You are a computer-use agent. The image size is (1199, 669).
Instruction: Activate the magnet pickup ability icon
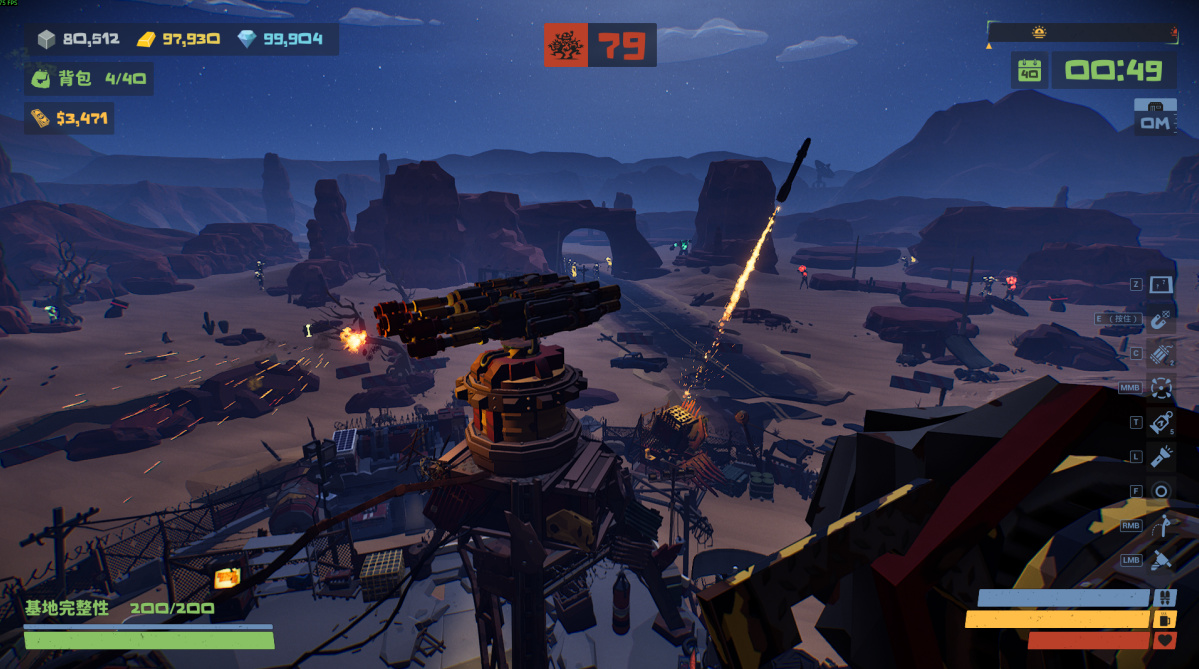click(x=1160, y=320)
